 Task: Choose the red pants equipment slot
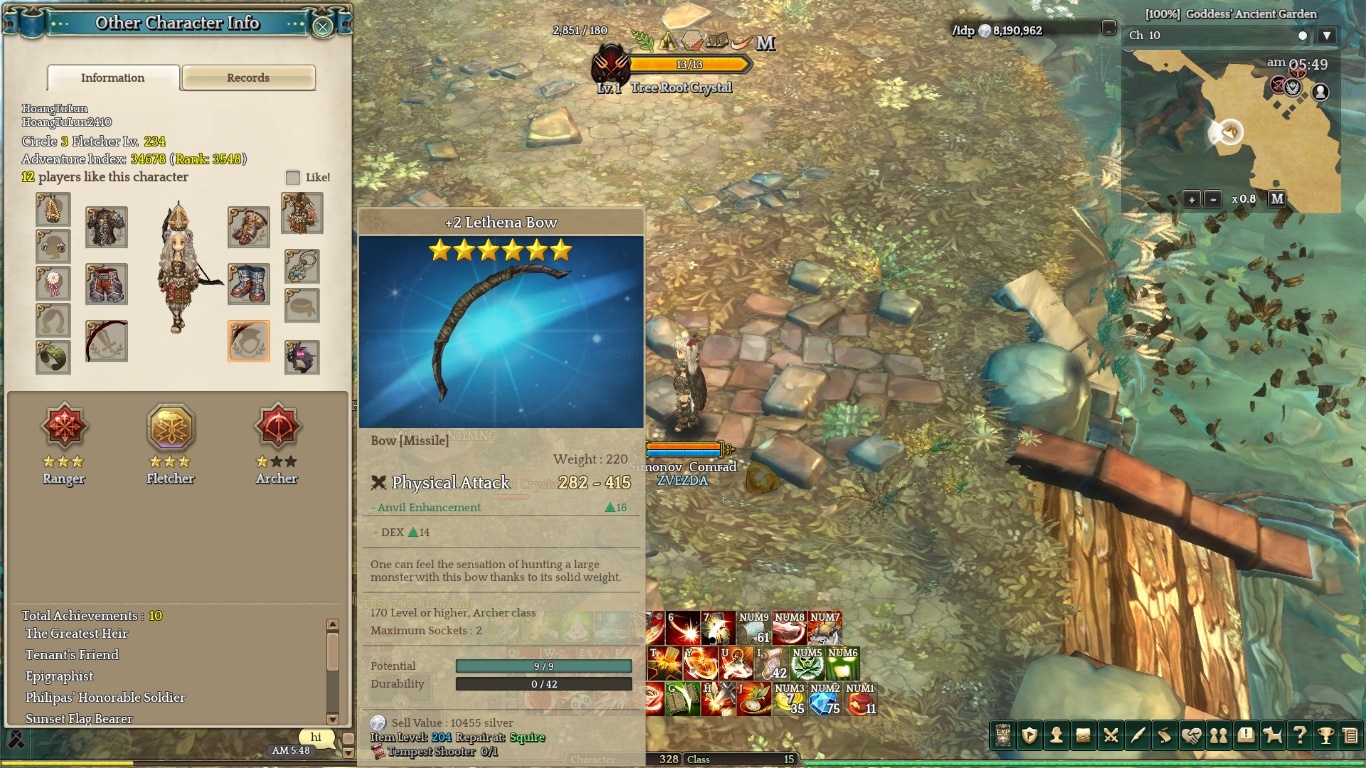coord(106,284)
